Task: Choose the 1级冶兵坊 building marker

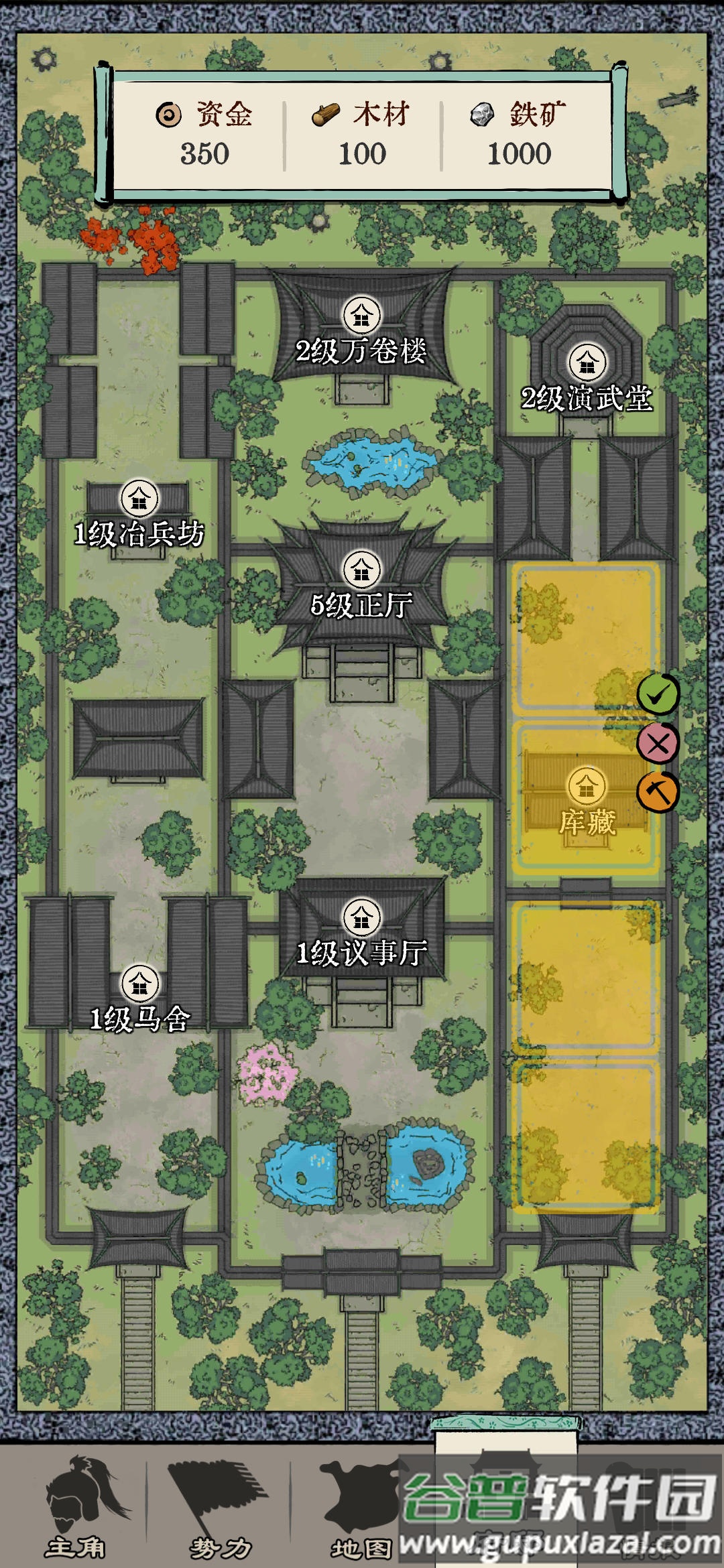Action: pyautogui.click(x=139, y=499)
